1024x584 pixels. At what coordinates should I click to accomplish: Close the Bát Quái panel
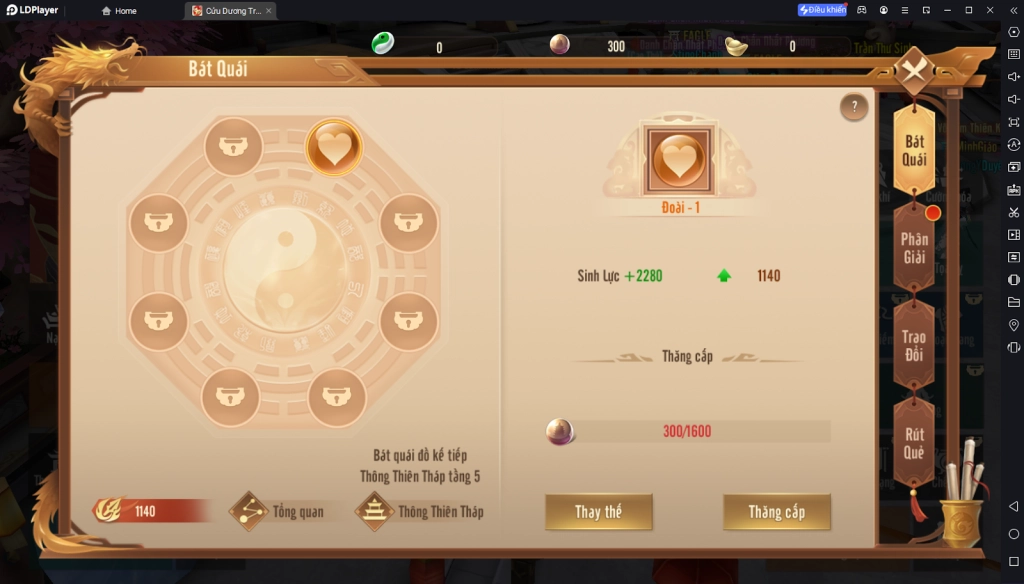[x=913, y=71]
